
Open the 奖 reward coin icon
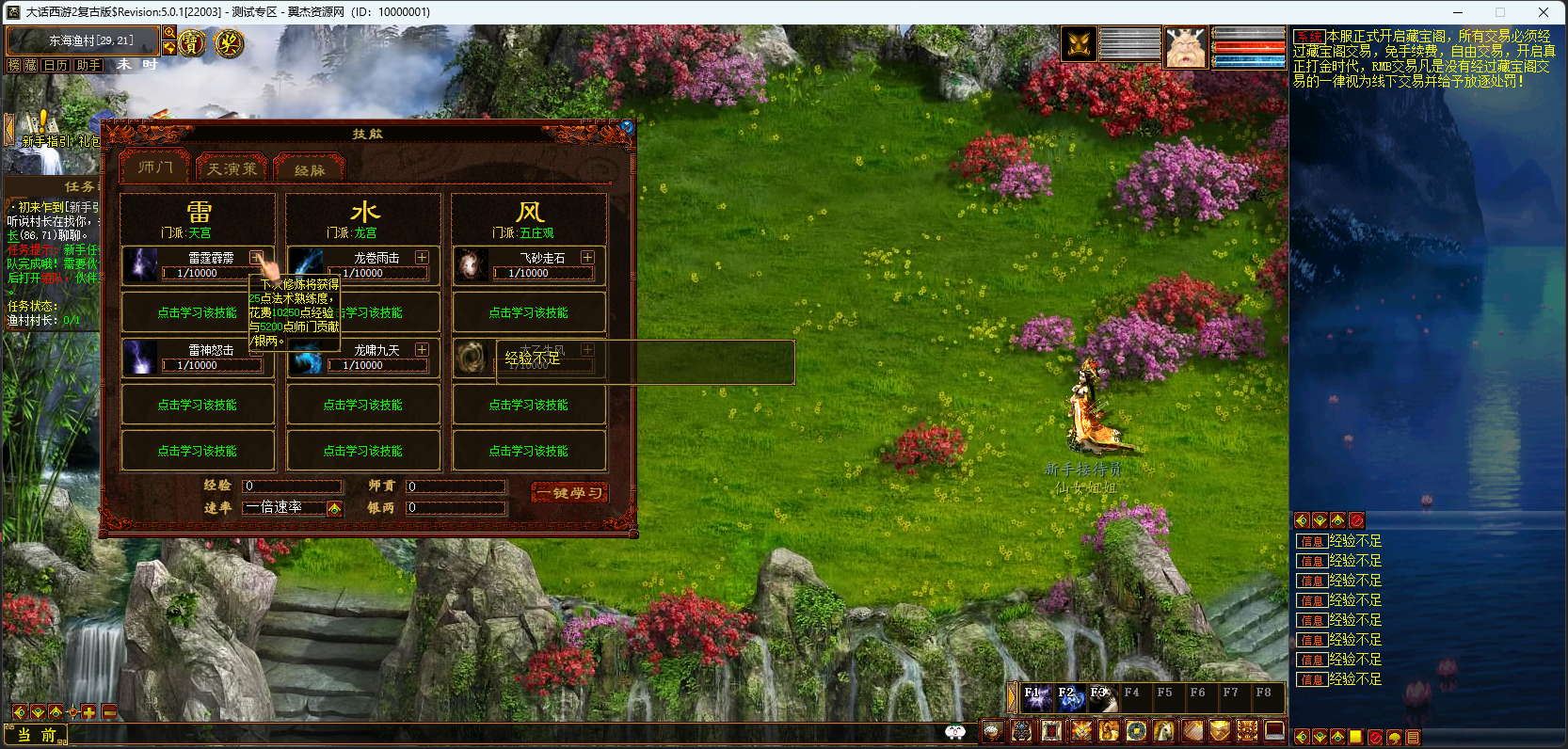coord(228,42)
